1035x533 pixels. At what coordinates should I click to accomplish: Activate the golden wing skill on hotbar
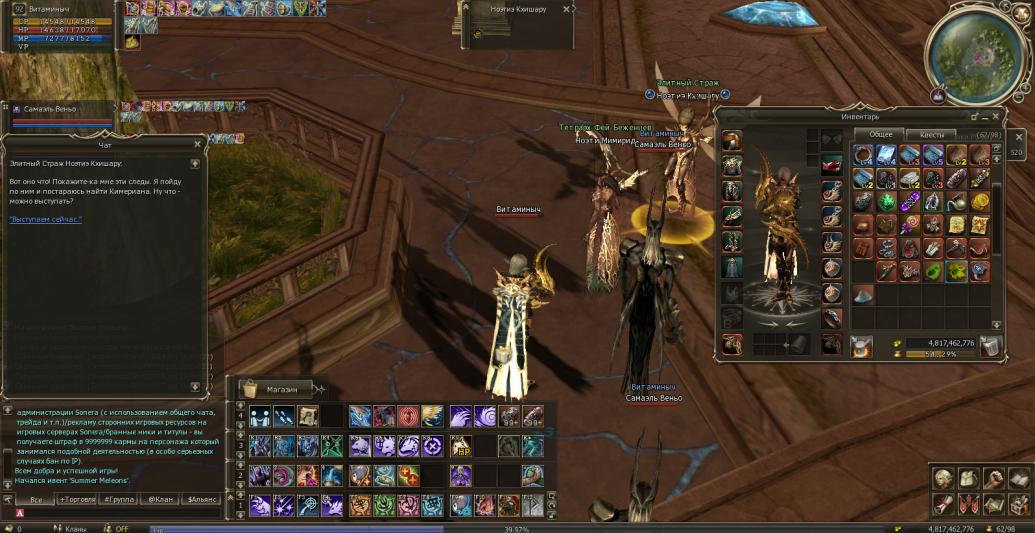tap(433, 416)
